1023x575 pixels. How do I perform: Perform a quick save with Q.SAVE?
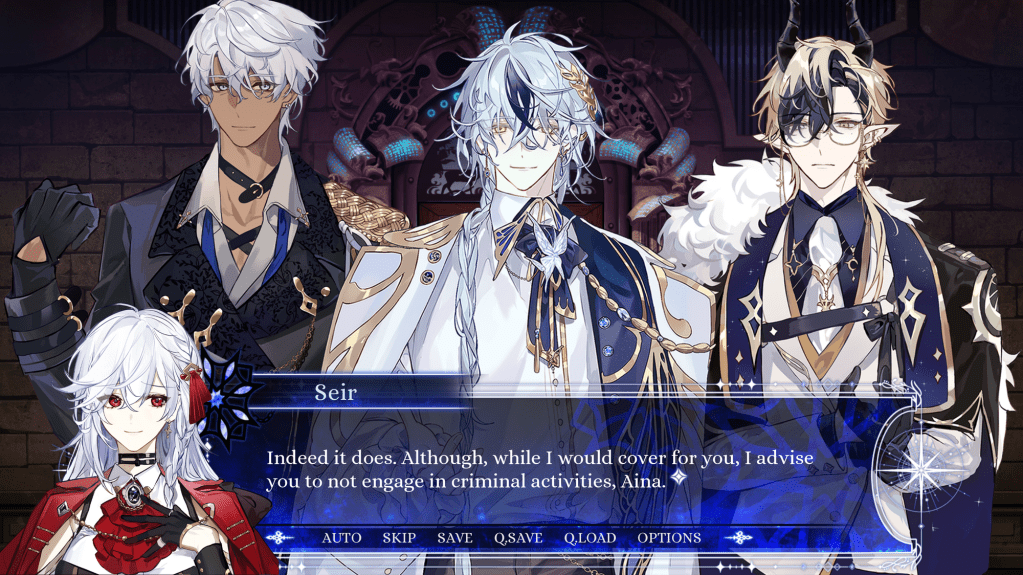click(x=518, y=538)
